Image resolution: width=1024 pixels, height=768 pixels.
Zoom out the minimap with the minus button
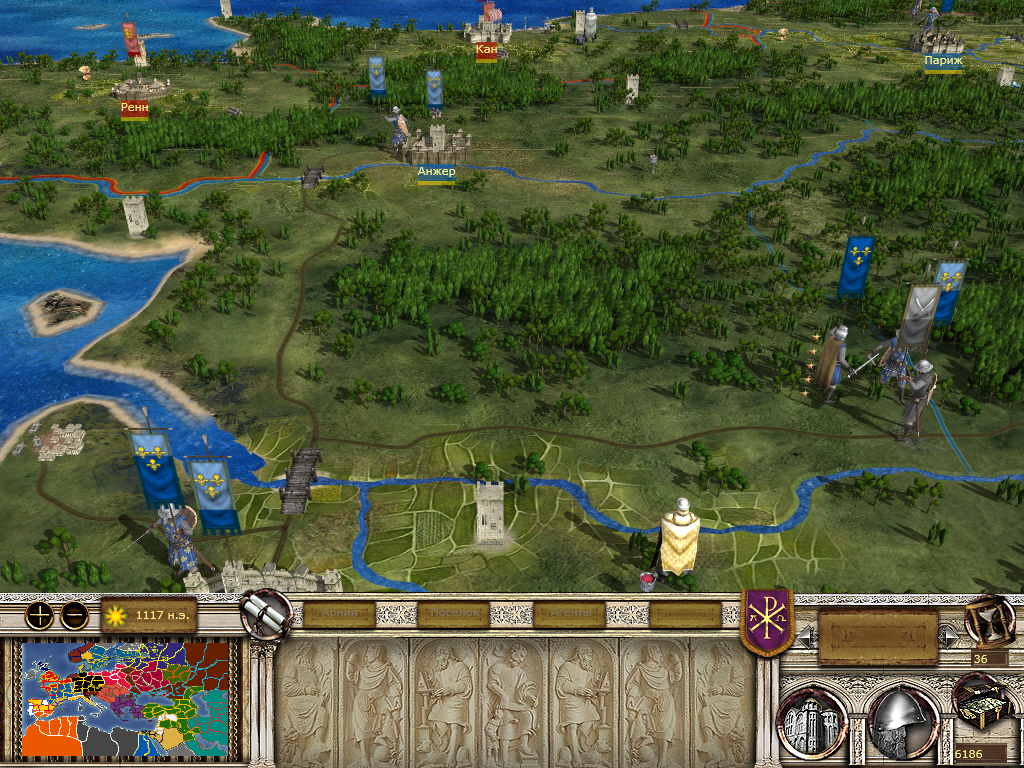coord(73,615)
